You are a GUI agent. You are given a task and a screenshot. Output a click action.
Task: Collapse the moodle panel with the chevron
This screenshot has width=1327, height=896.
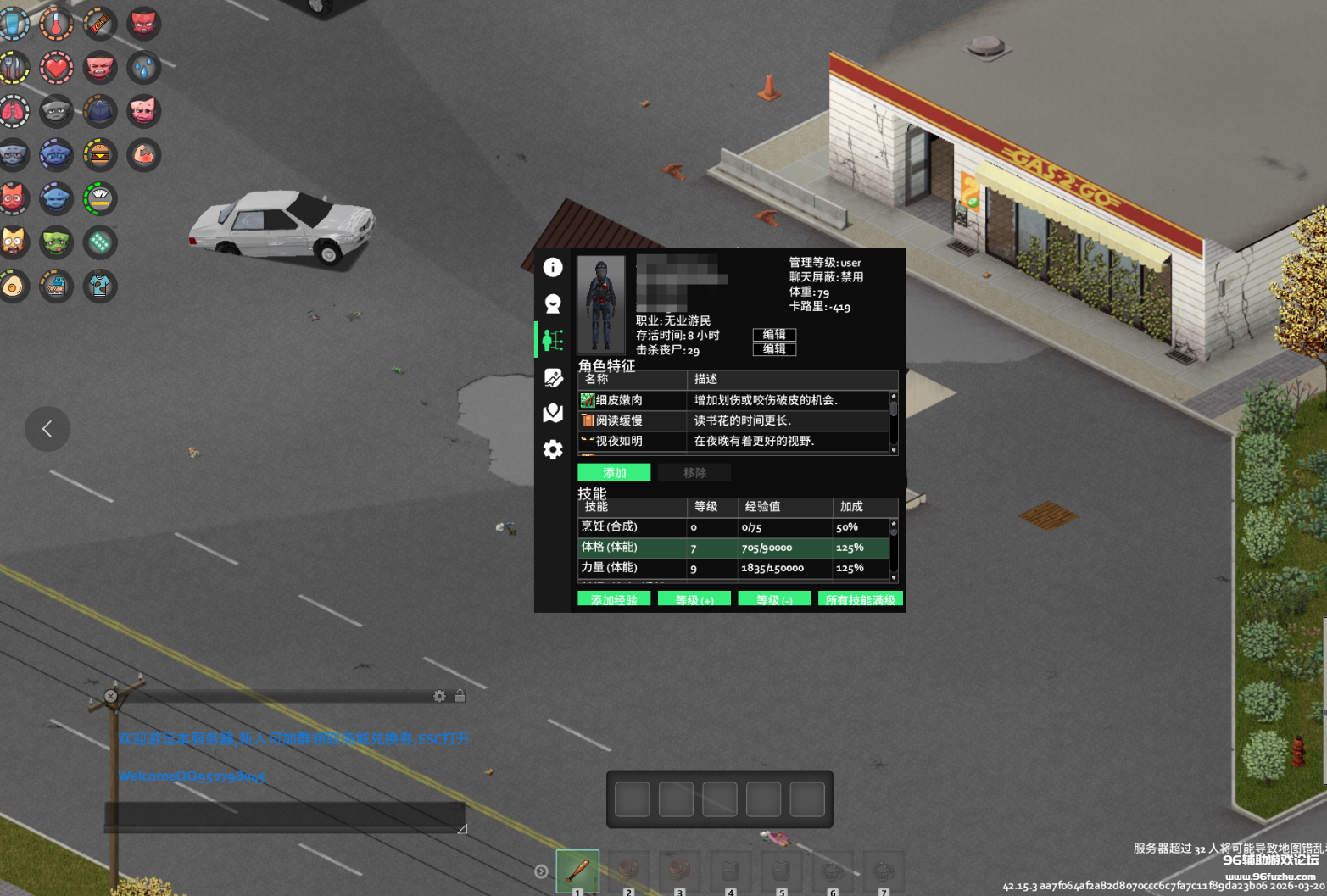[47, 429]
